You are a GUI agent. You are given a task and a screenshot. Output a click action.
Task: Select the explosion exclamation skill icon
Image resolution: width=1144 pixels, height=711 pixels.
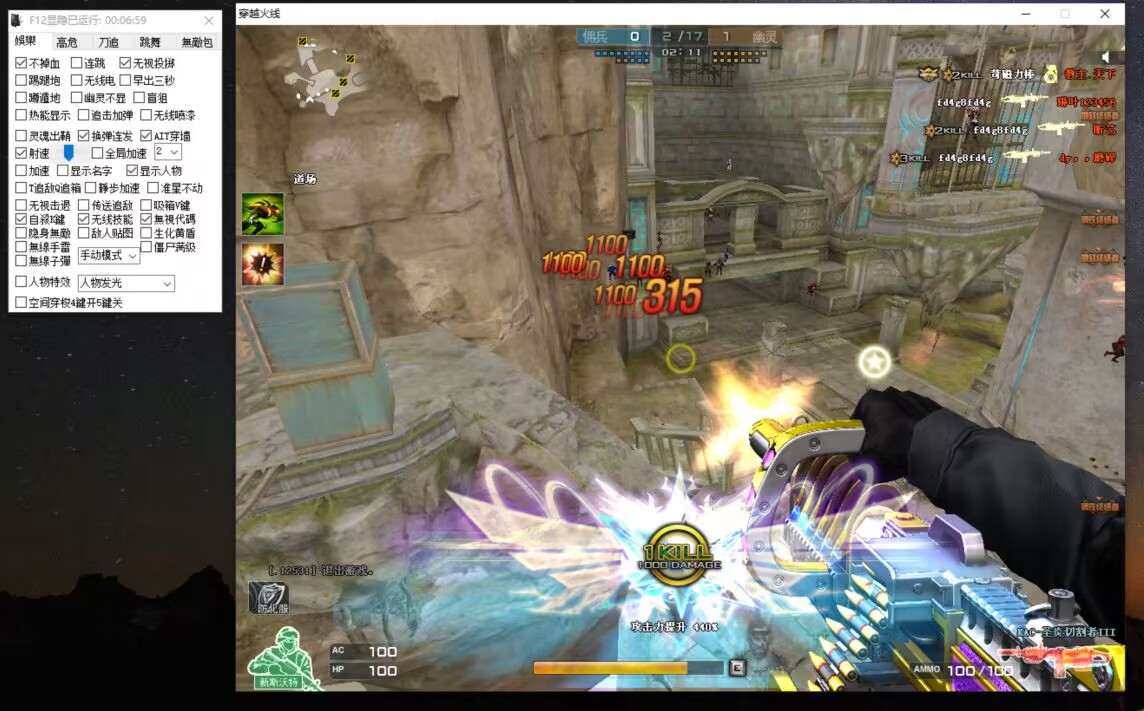262,264
